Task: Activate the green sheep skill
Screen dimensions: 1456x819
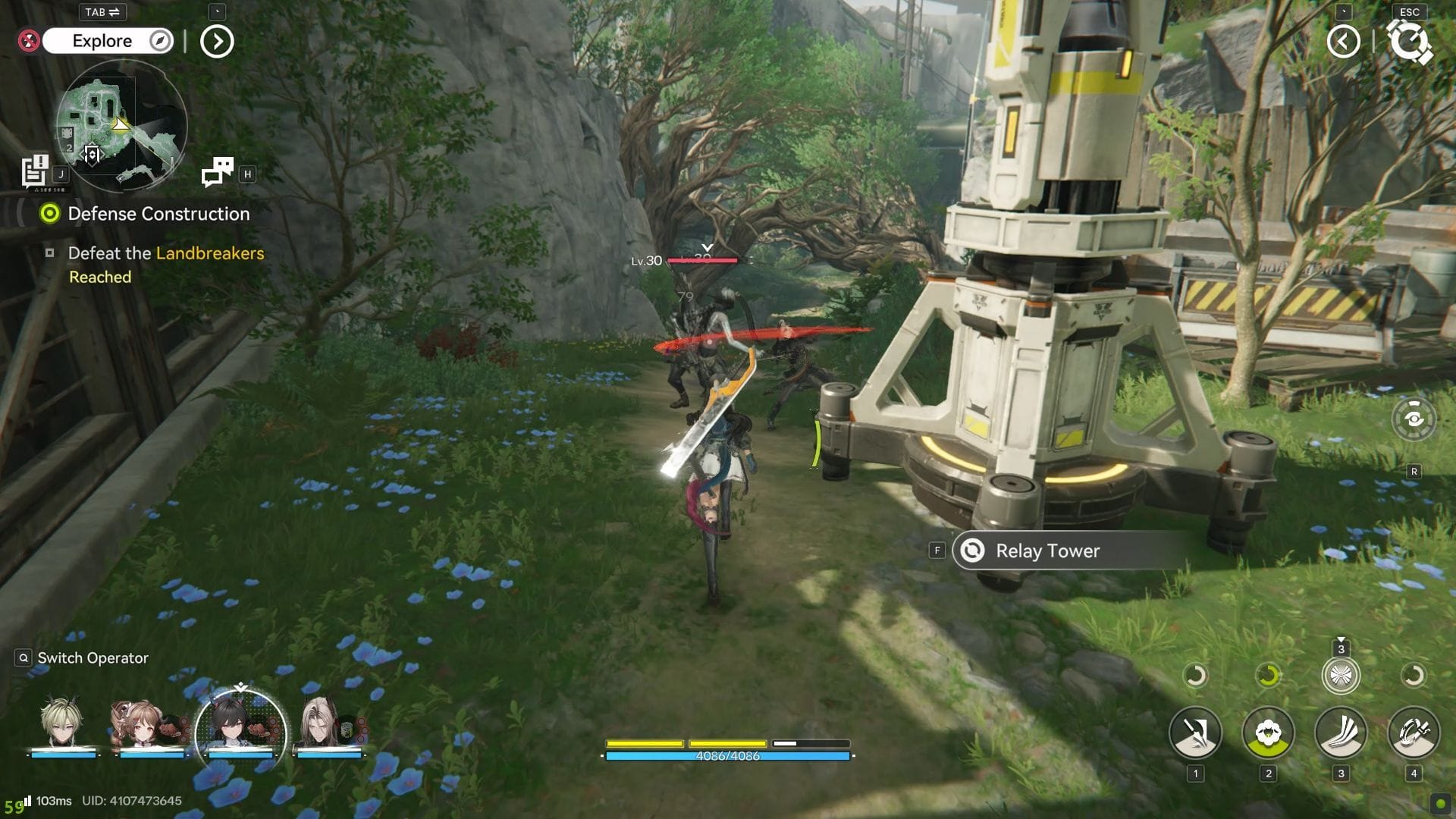Action: tap(1268, 733)
